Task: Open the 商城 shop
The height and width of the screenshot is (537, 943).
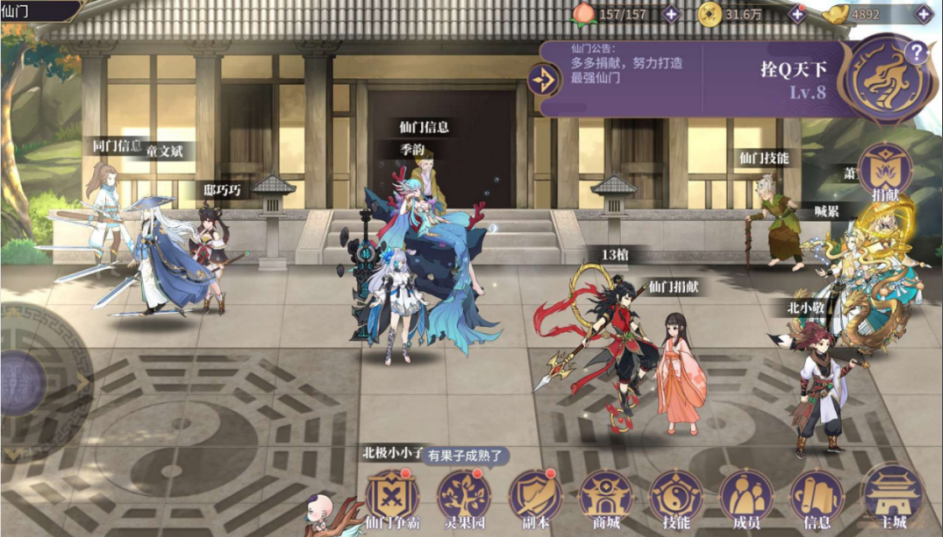Action: point(606,496)
